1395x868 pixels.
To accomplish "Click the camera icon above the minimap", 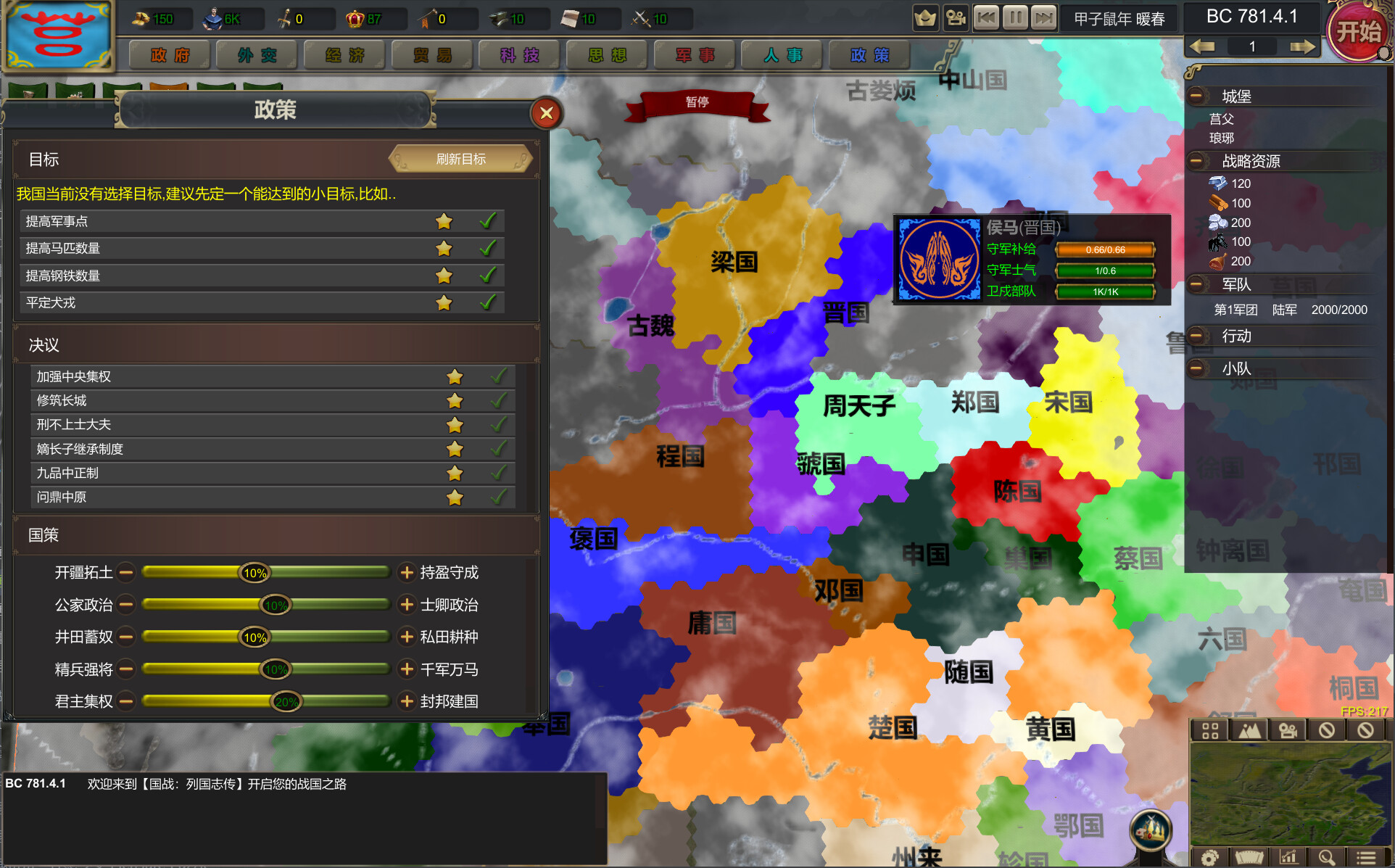I will (1288, 730).
